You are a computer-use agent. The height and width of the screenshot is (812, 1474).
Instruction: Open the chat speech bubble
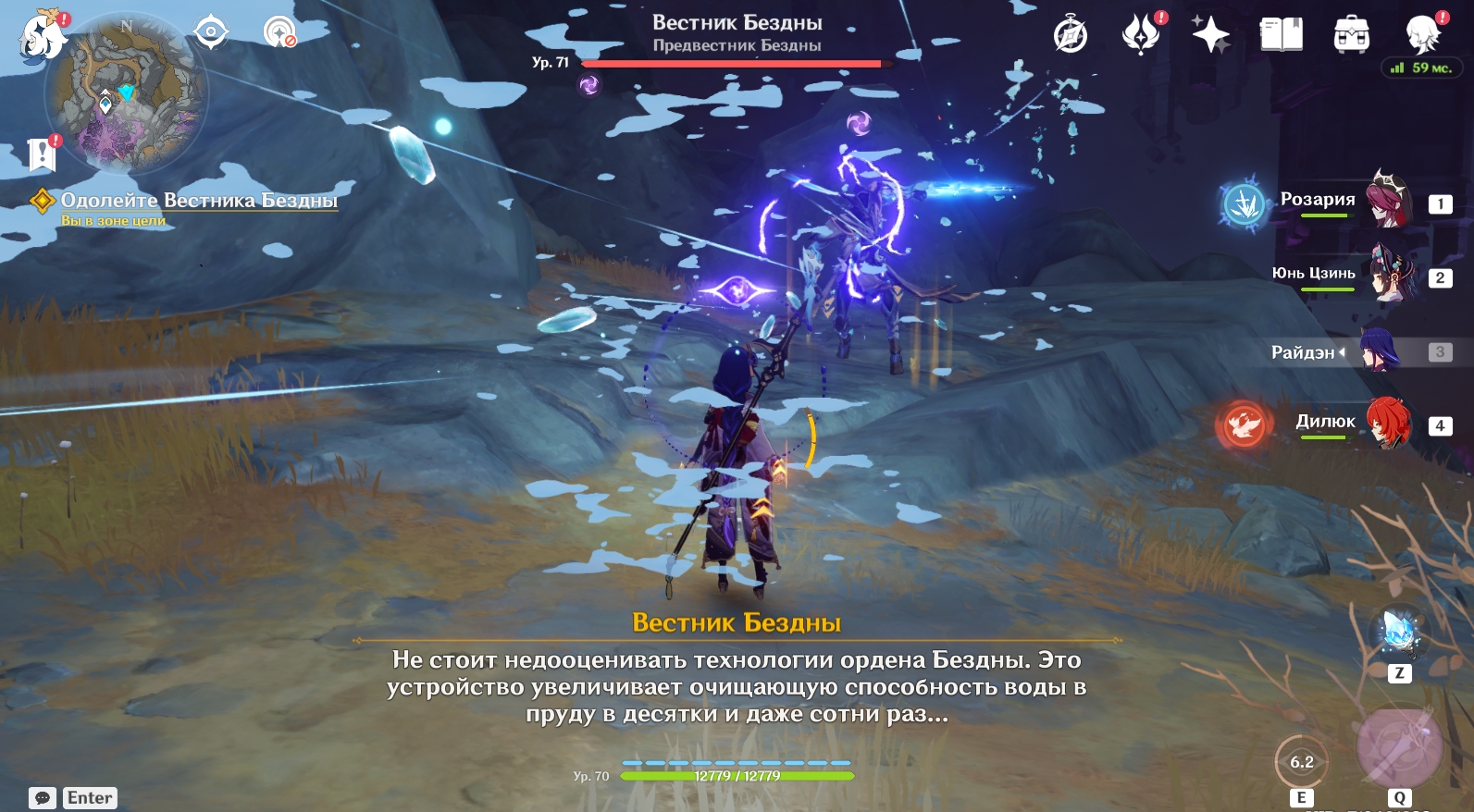(x=43, y=798)
